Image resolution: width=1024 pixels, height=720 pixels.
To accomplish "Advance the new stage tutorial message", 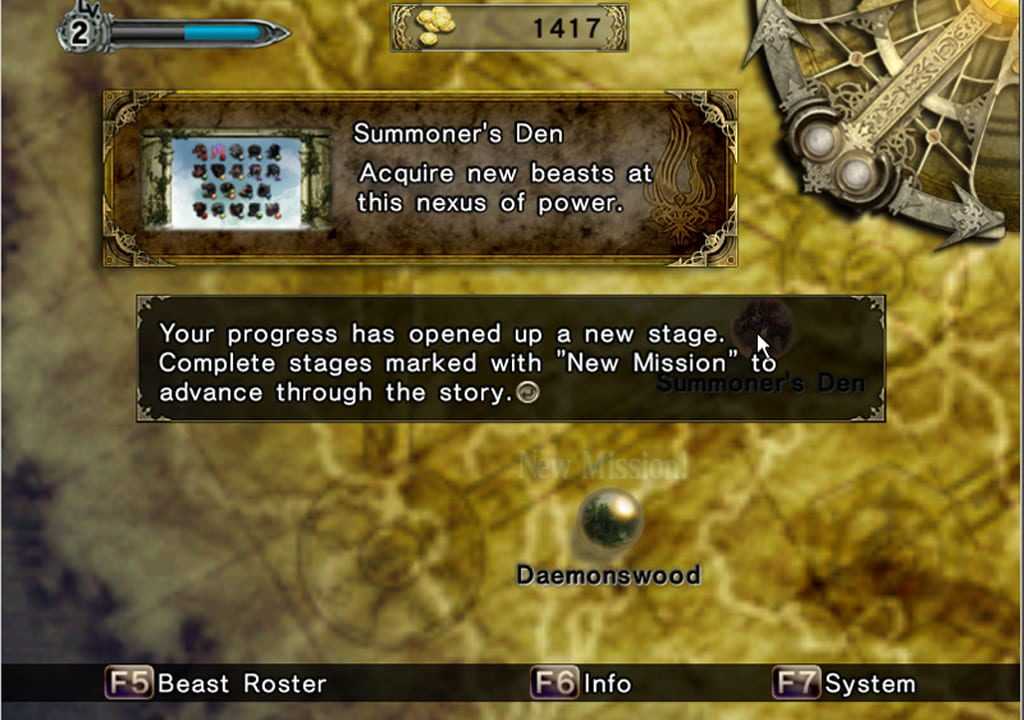I will click(528, 393).
